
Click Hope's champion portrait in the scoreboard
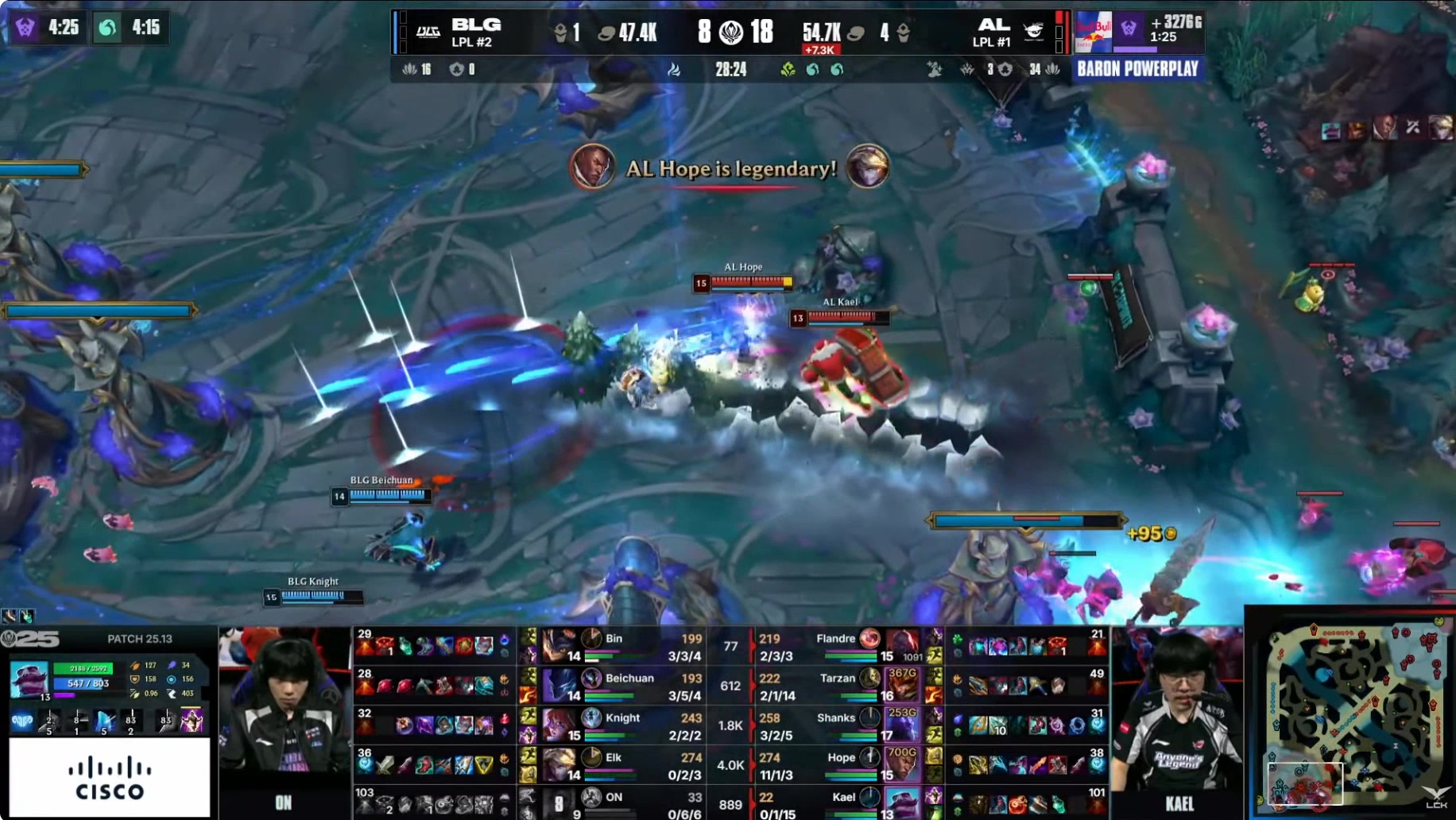click(x=903, y=764)
